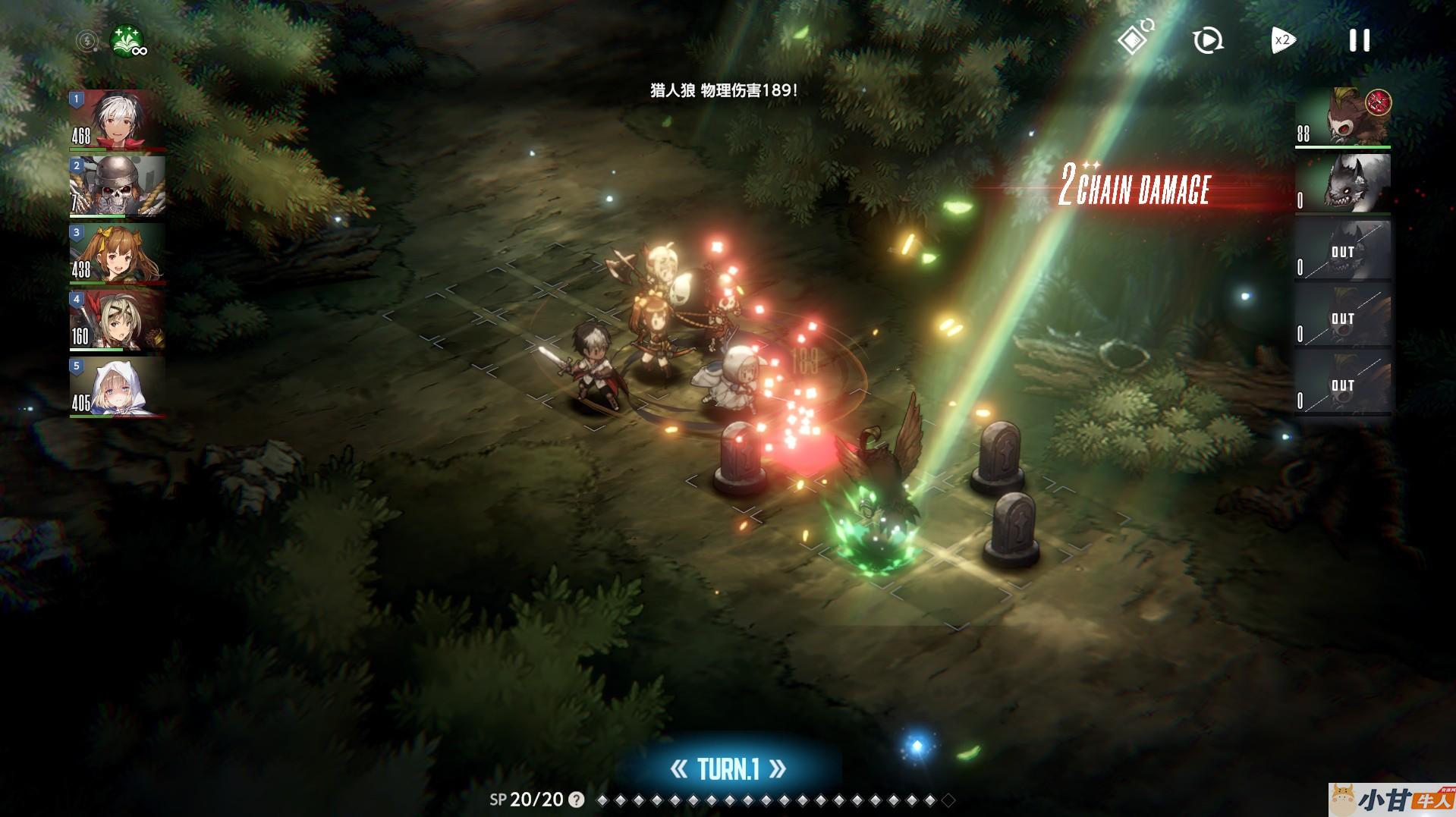The image size is (1456, 817).
Task: Select the brown beast enemy portrait
Action: [1343, 117]
